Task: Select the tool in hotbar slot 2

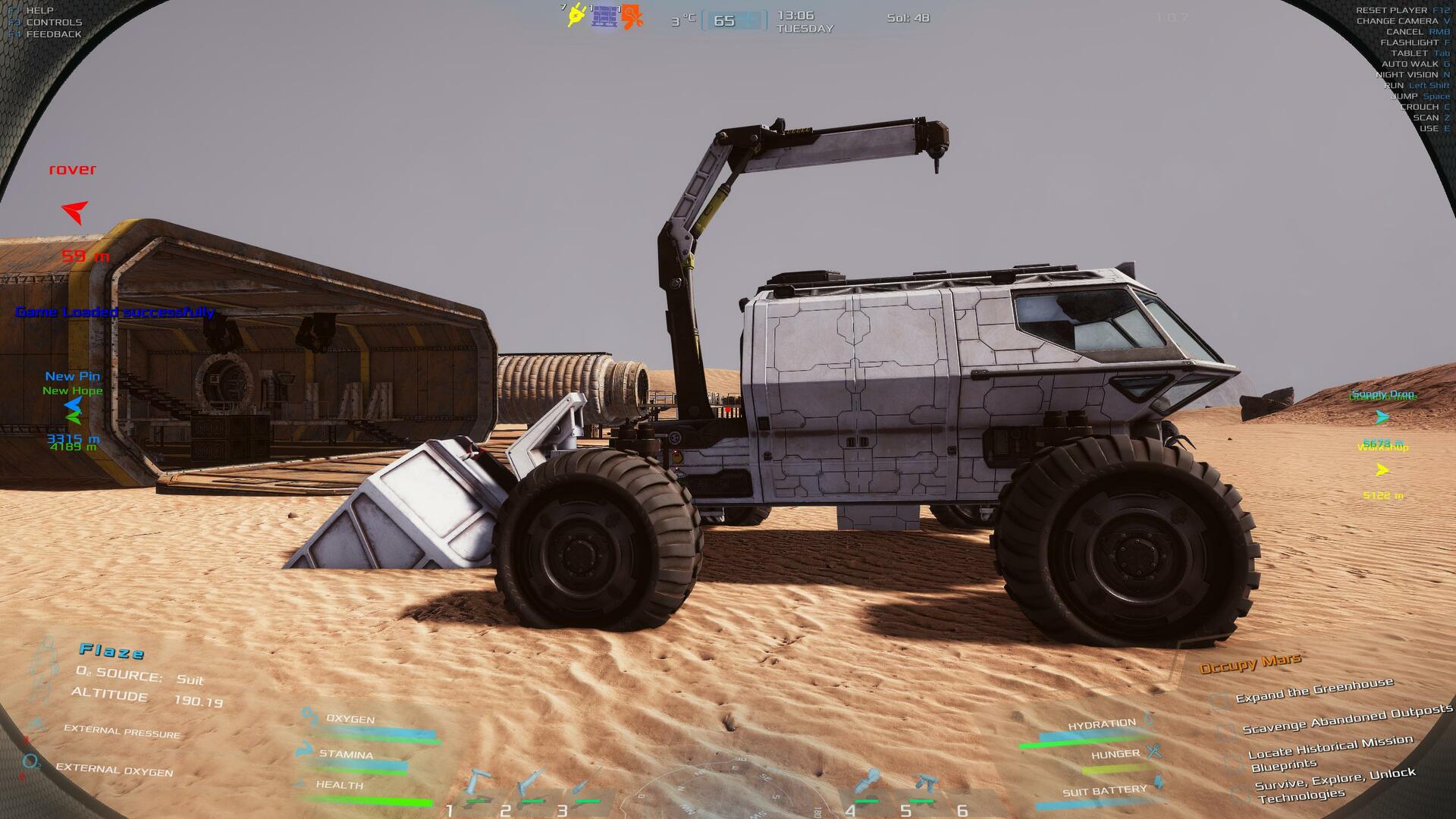Action: tap(531, 784)
